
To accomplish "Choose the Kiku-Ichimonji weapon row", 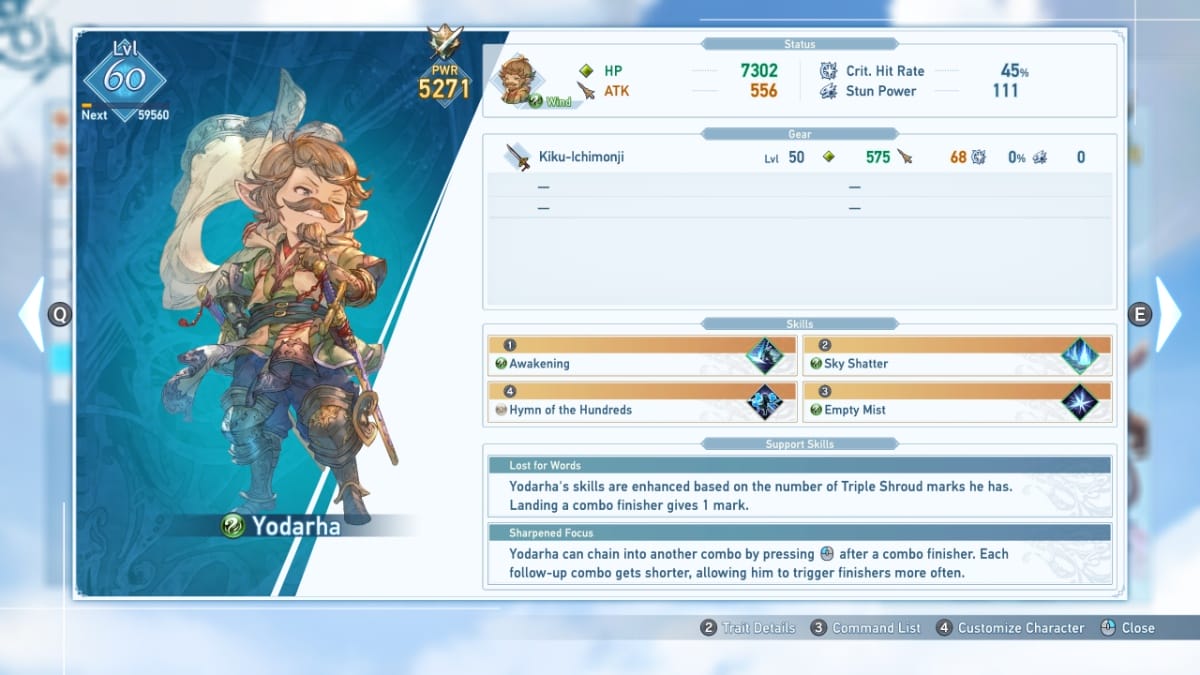I will point(797,157).
